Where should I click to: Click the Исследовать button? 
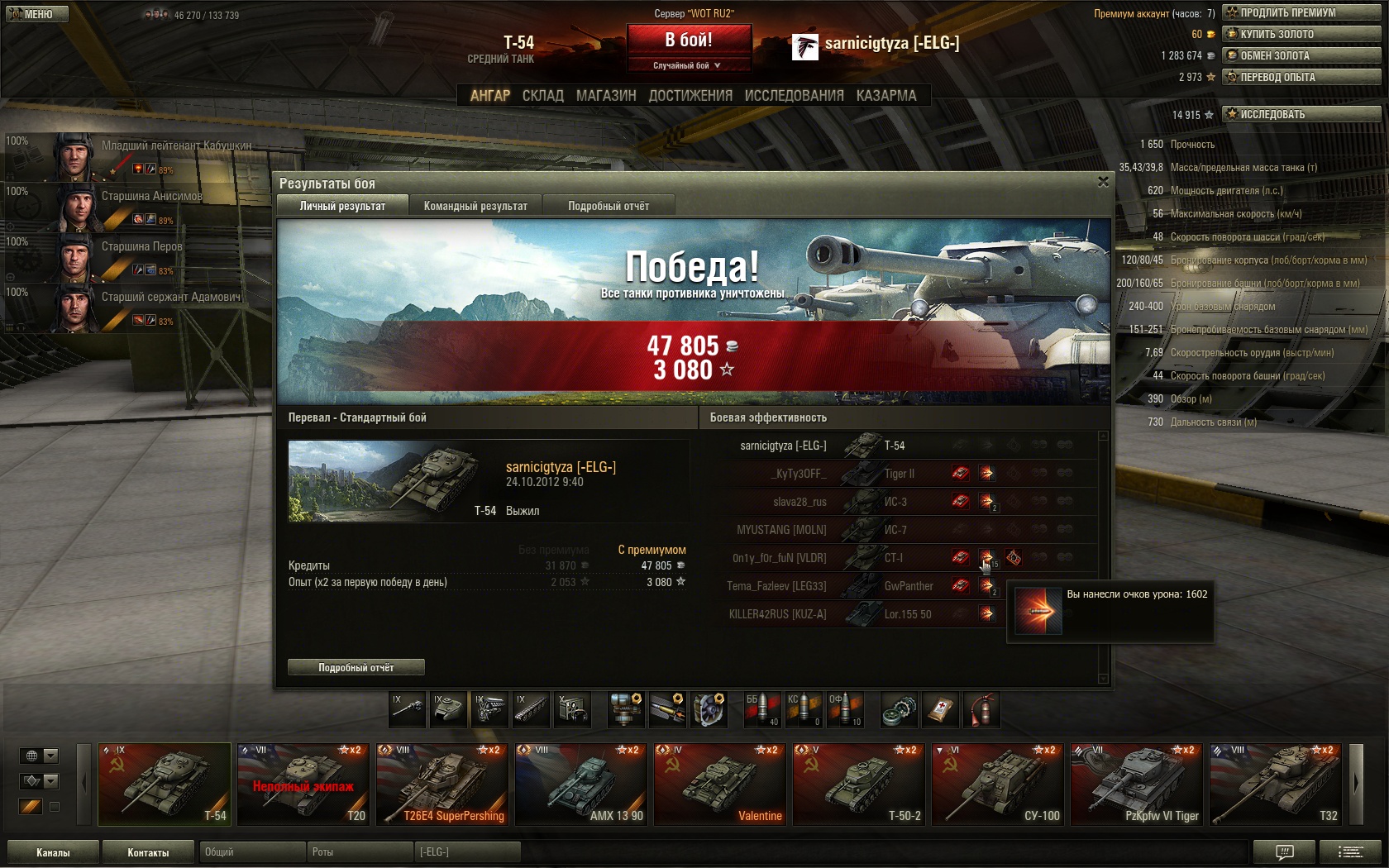[x=1301, y=114]
